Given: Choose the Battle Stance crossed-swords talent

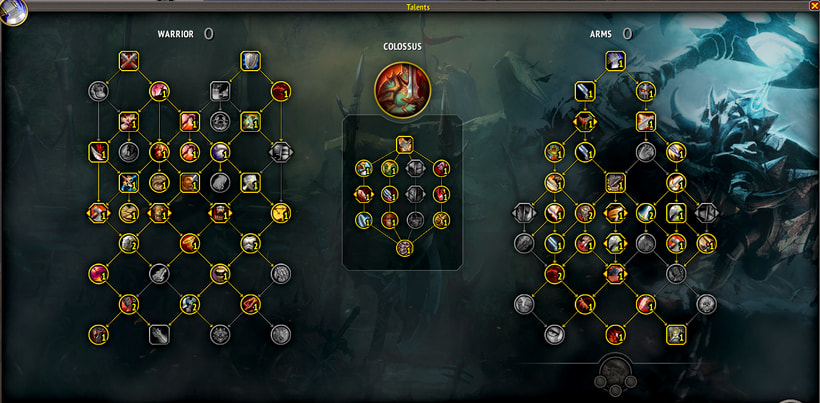Looking at the screenshot, I should 129,62.
